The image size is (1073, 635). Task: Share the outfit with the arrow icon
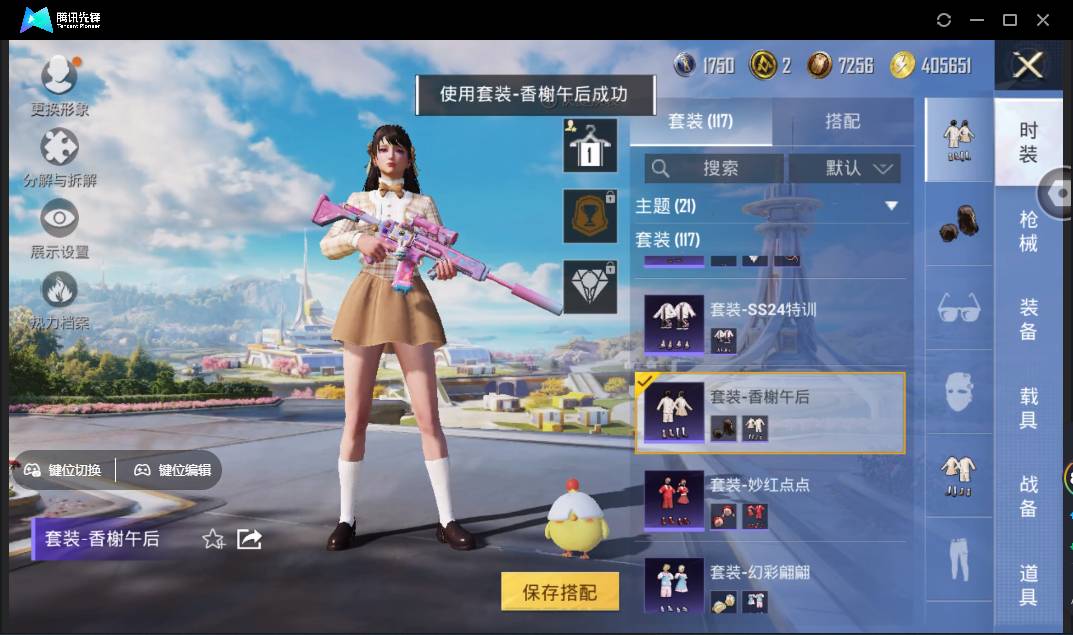(x=249, y=540)
